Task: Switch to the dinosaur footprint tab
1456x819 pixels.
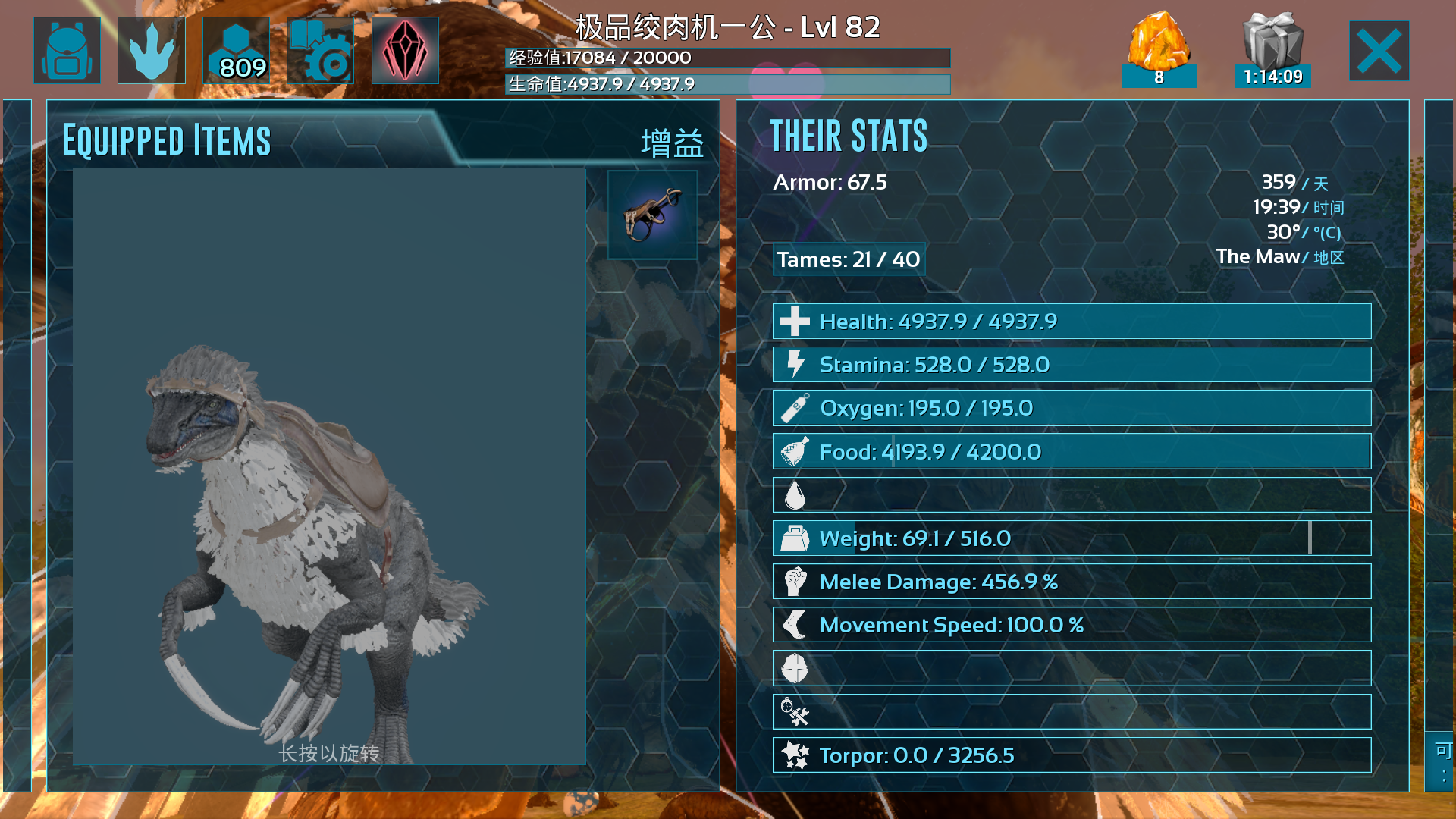Action: (x=152, y=51)
